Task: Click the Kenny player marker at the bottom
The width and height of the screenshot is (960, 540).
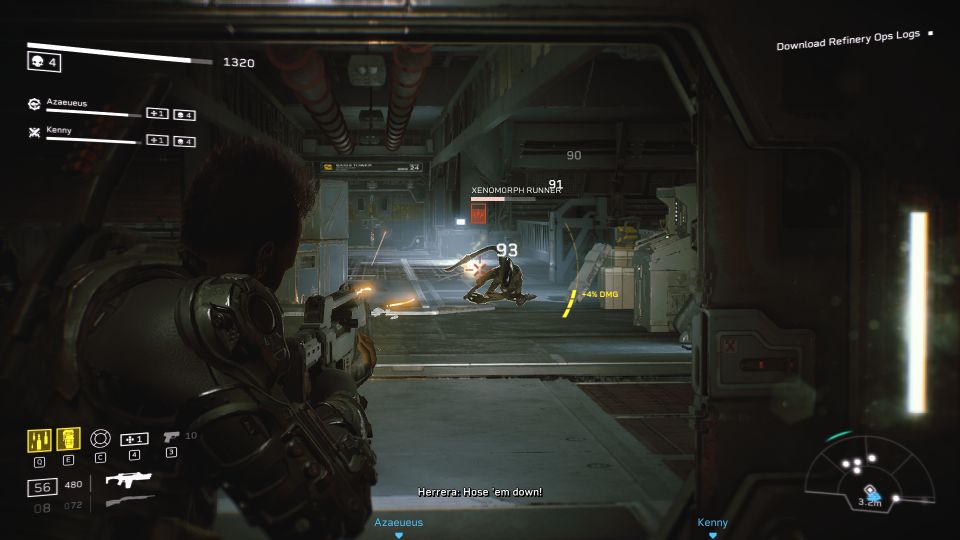Action: pos(712,523)
